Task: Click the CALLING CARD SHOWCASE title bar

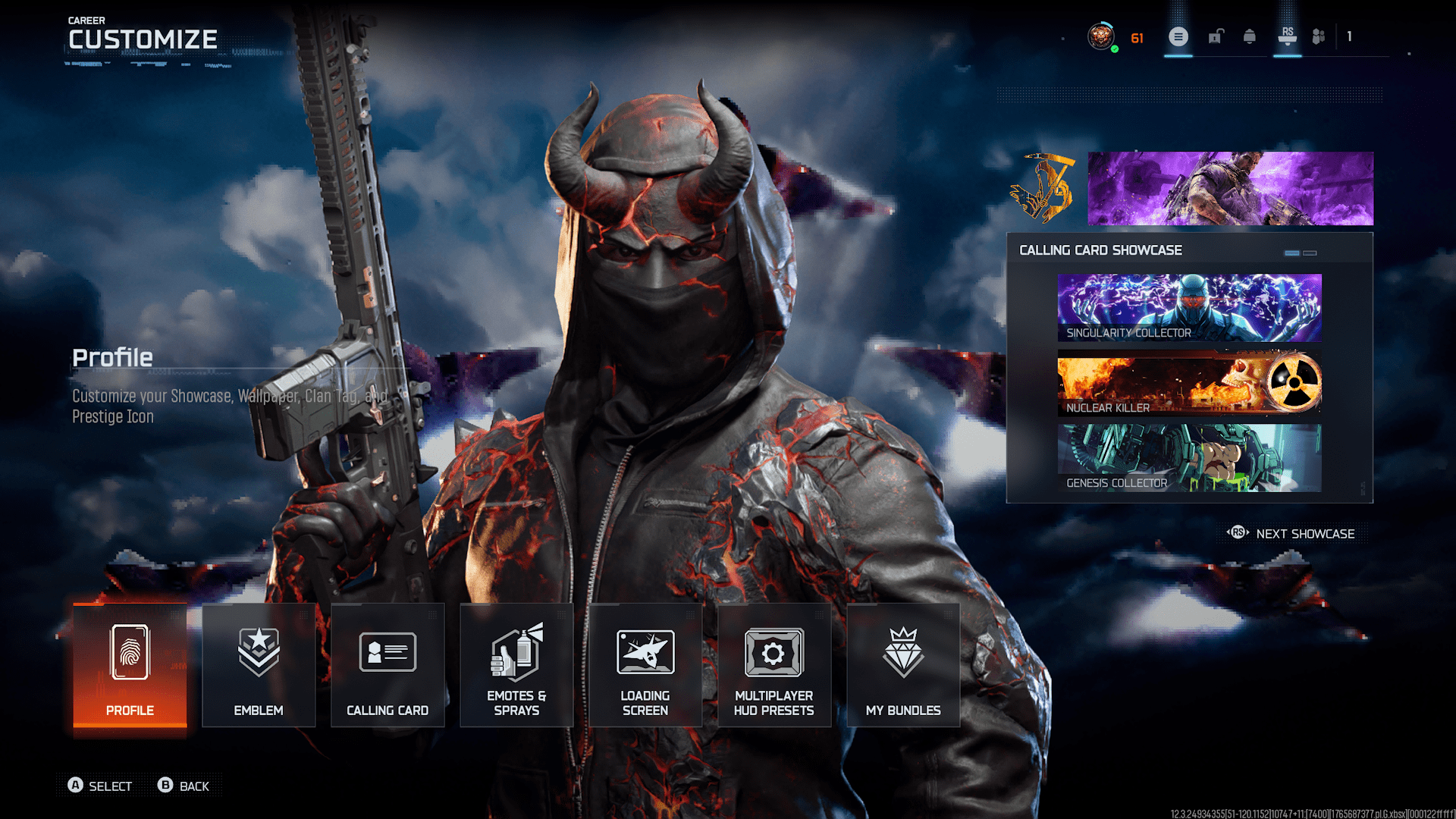Action: click(x=1101, y=249)
